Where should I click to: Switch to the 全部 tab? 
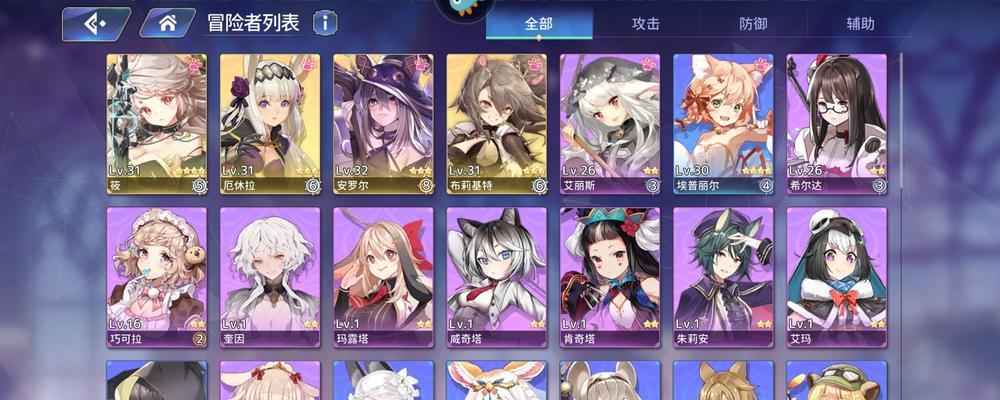click(539, 24)
